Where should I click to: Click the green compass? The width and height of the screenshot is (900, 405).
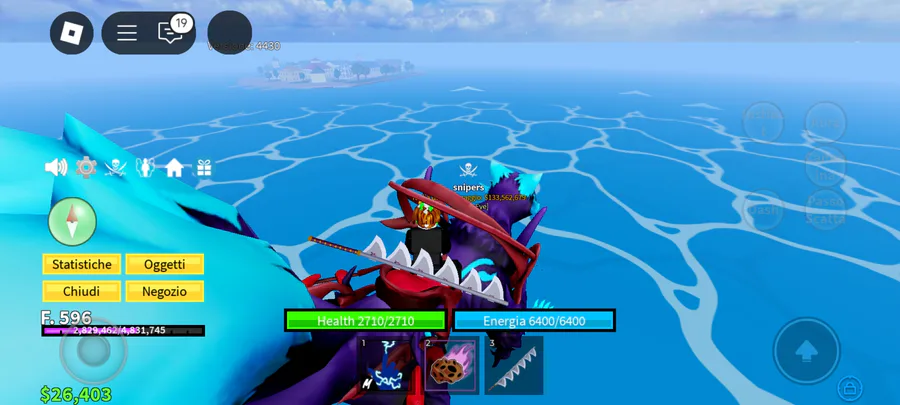[72, 221]
